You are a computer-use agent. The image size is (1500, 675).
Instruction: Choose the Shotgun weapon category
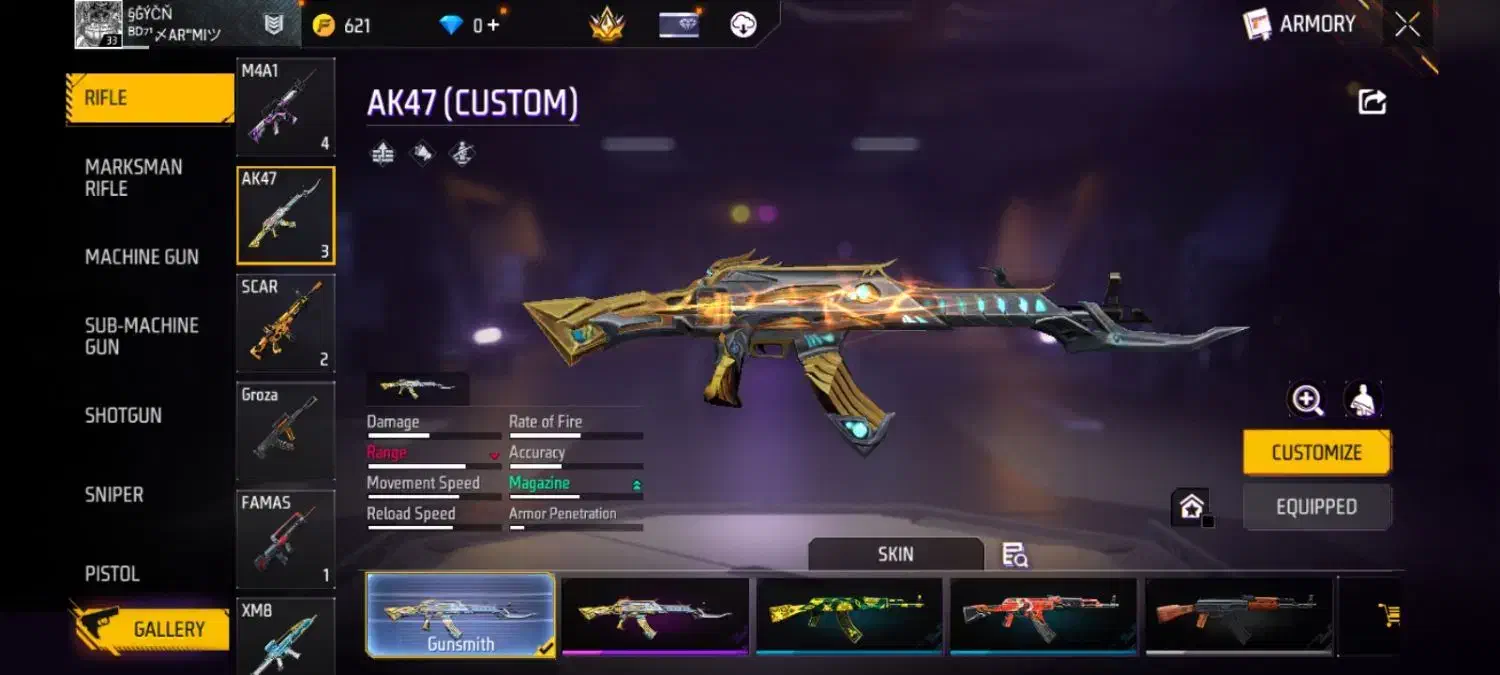tap(123, 415)
